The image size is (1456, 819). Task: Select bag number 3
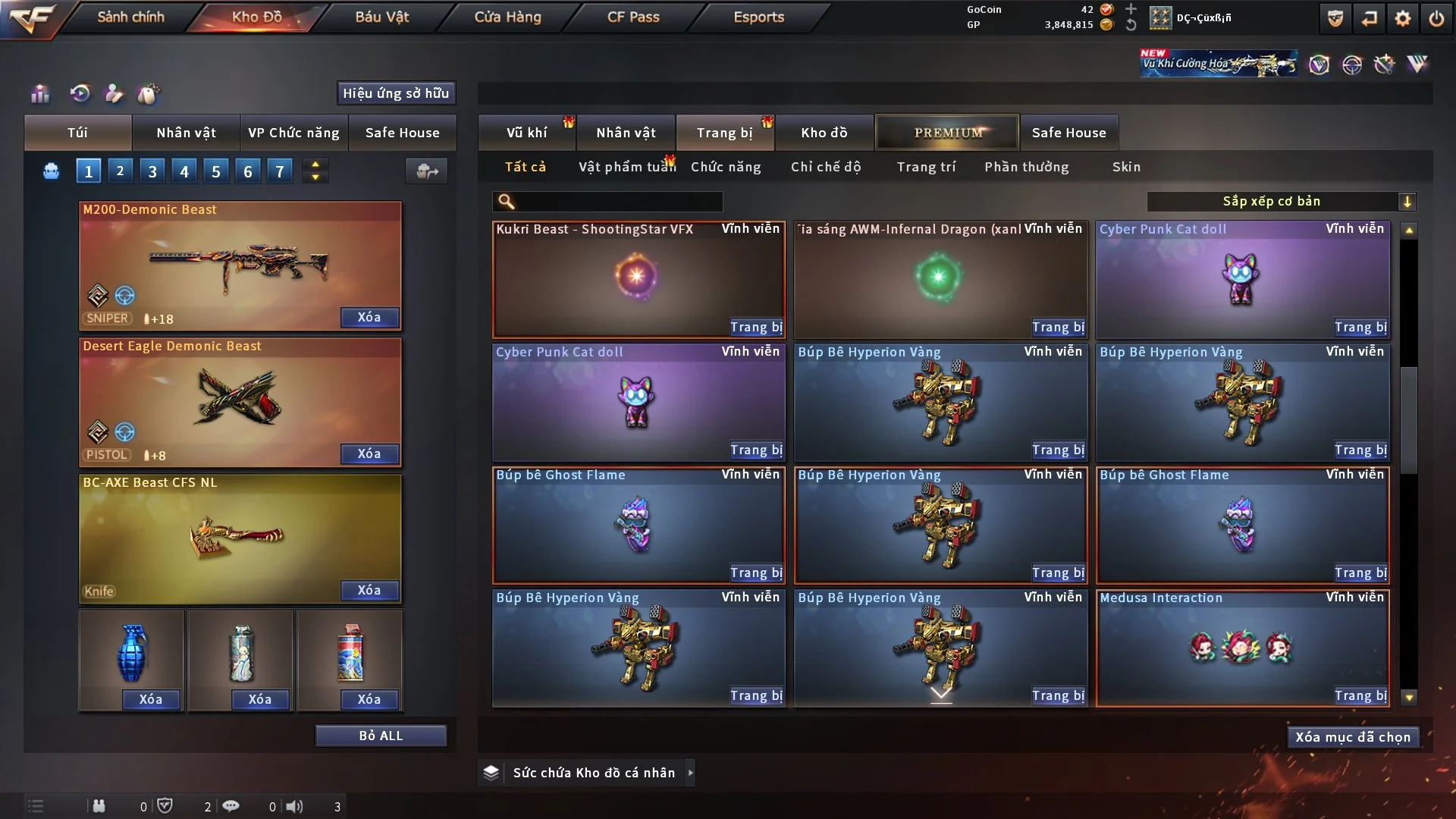[x=152, y=171]
